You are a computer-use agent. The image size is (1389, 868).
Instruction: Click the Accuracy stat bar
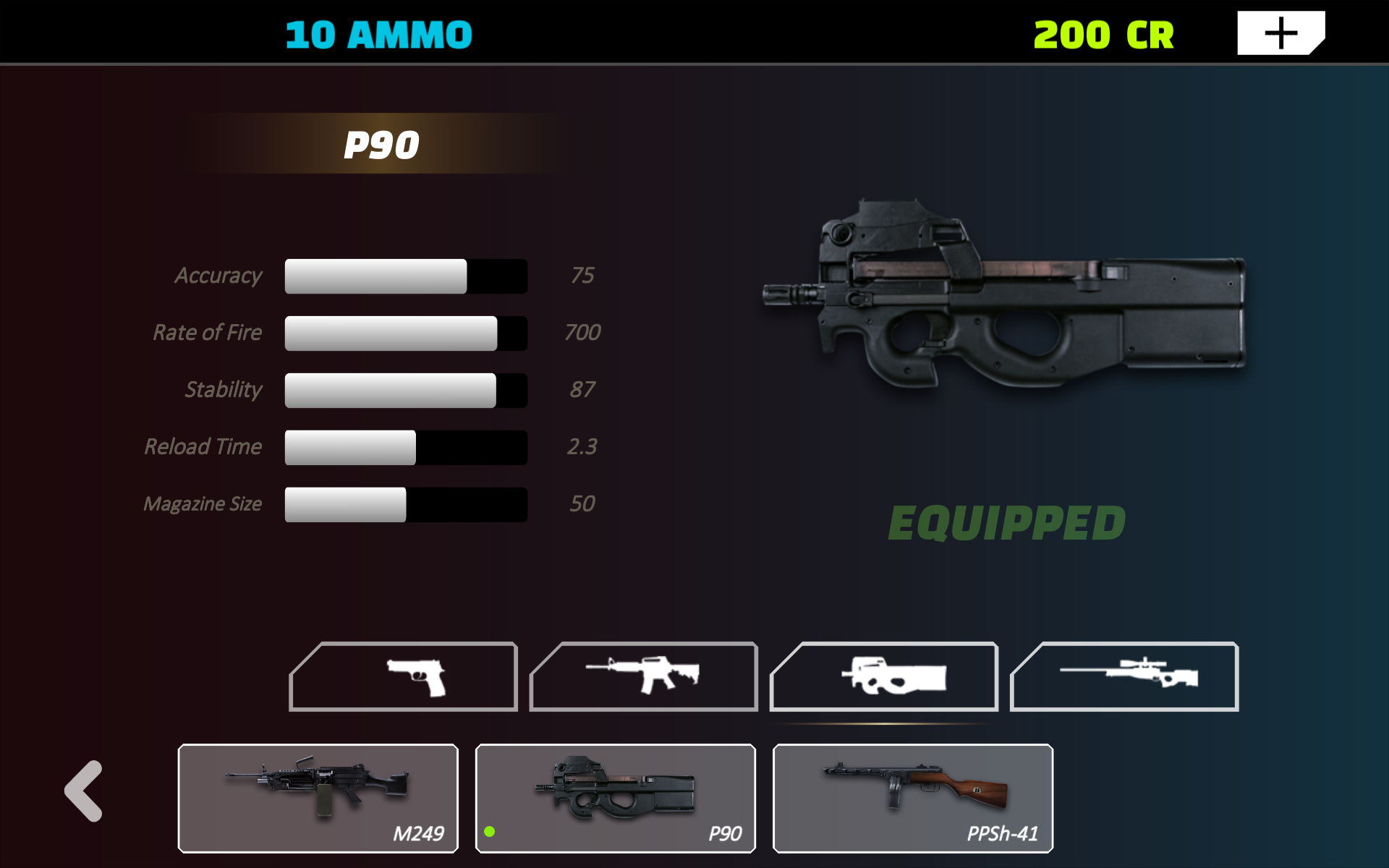[405, 276]
